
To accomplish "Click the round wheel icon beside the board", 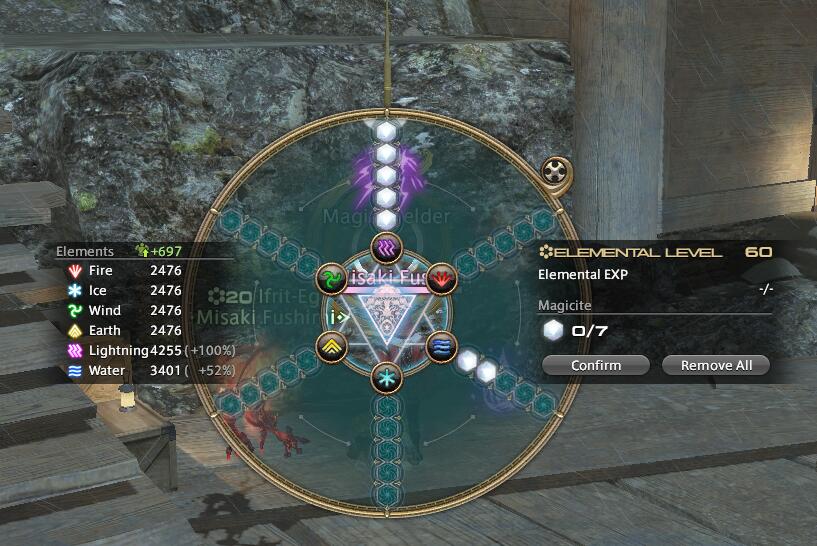I will click(x=555, y=171).
